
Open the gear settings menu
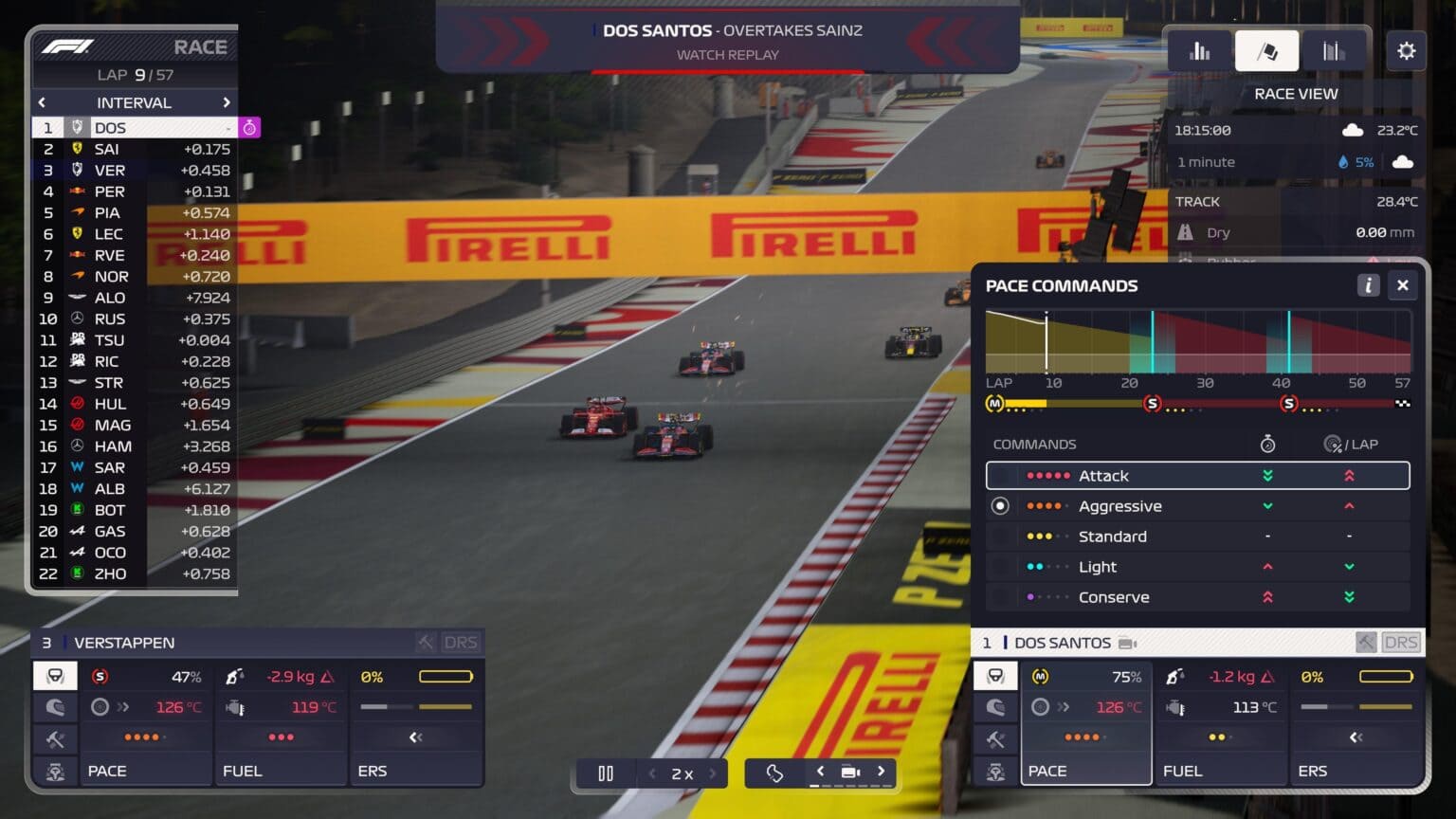[1406, 51]
